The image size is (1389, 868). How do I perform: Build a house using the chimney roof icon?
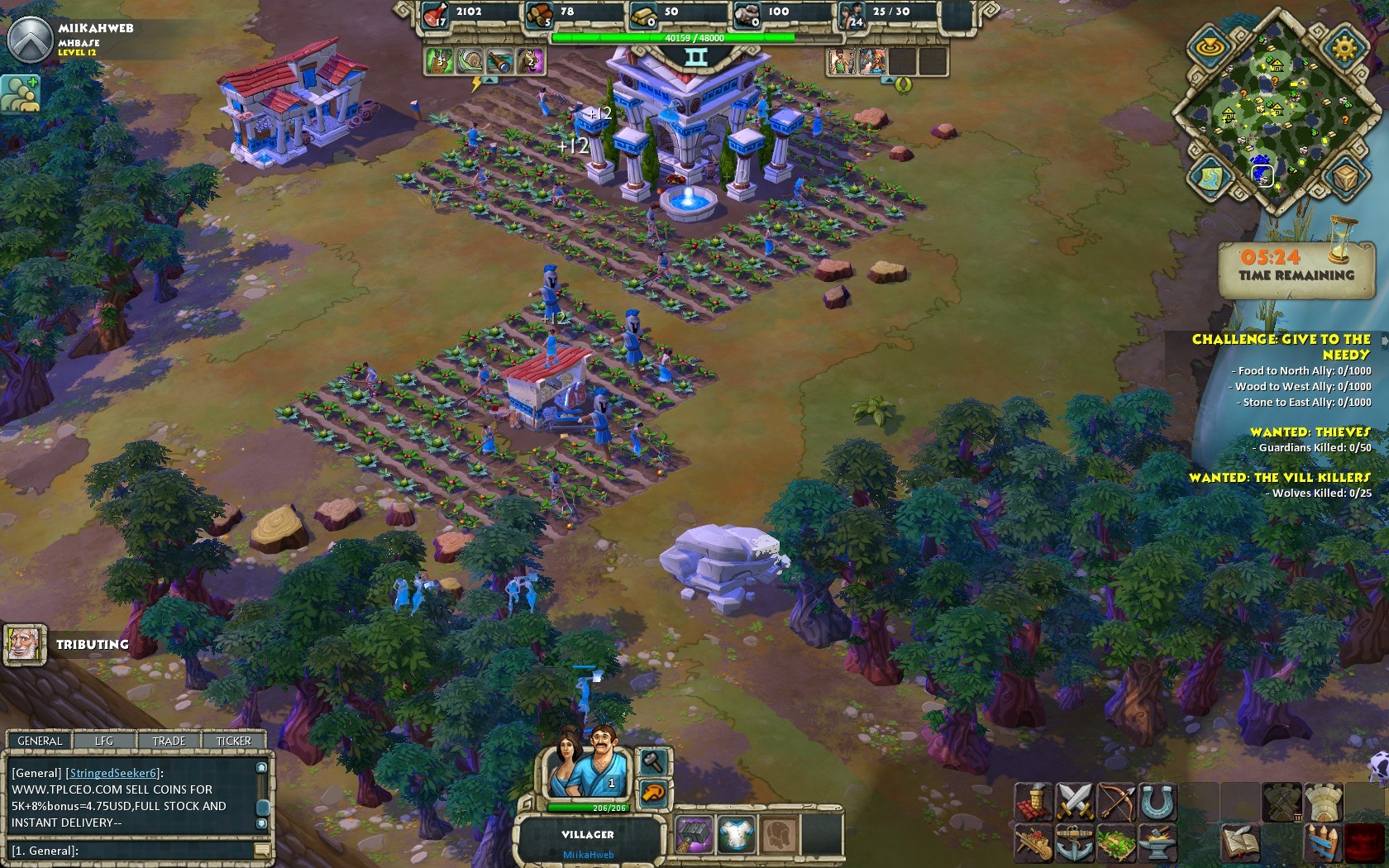[x=1033, y=801]
